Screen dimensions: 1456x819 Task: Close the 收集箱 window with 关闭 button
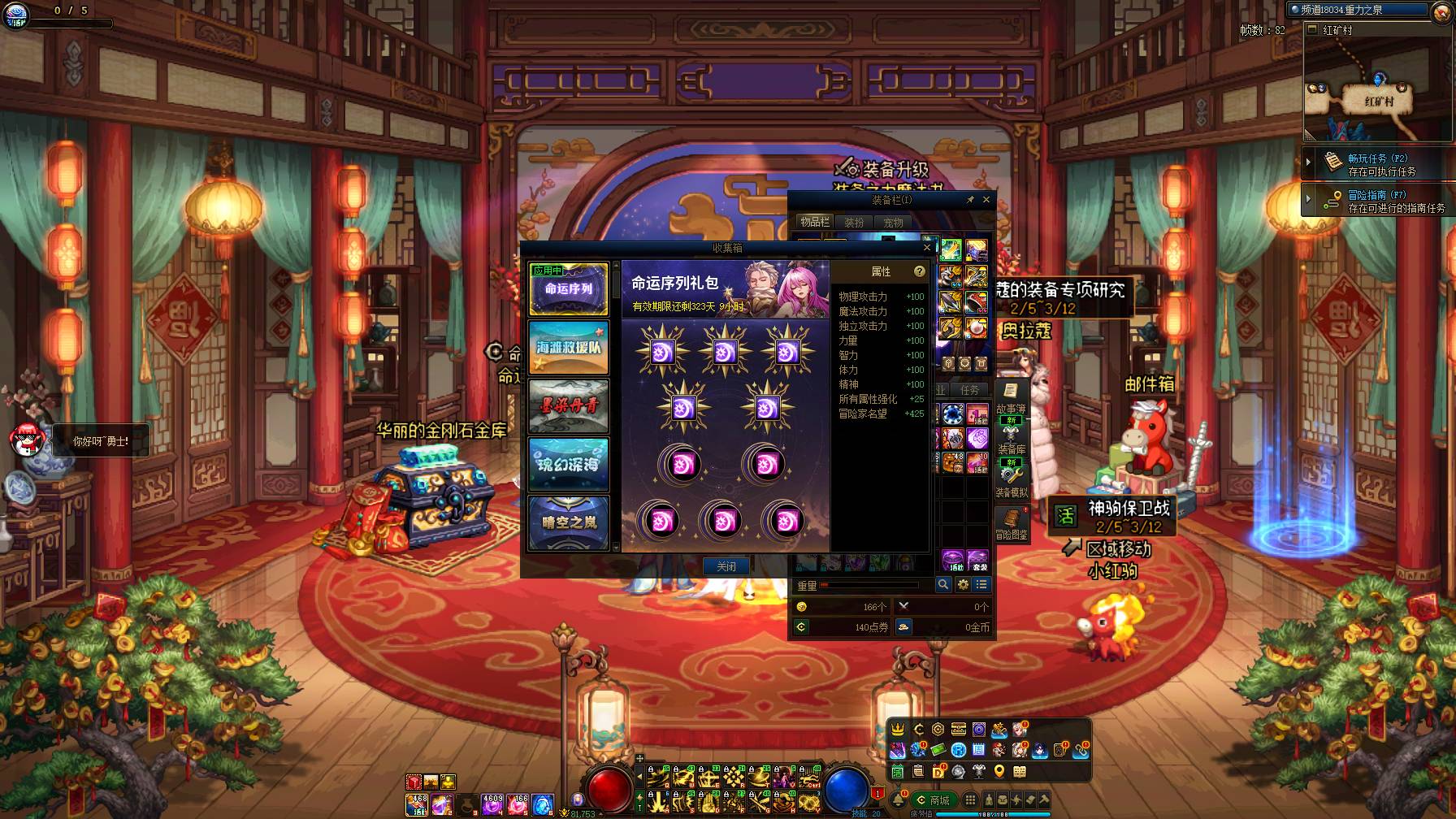(726, 566)
